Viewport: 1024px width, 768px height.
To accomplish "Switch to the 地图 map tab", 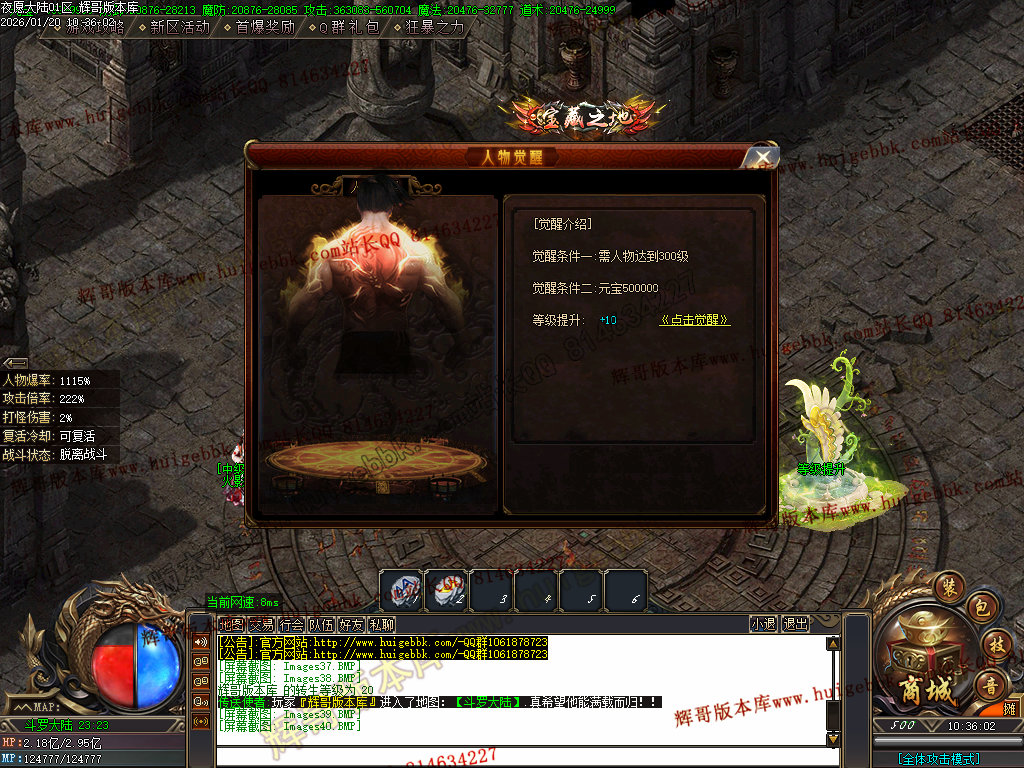I will [231, 625].
